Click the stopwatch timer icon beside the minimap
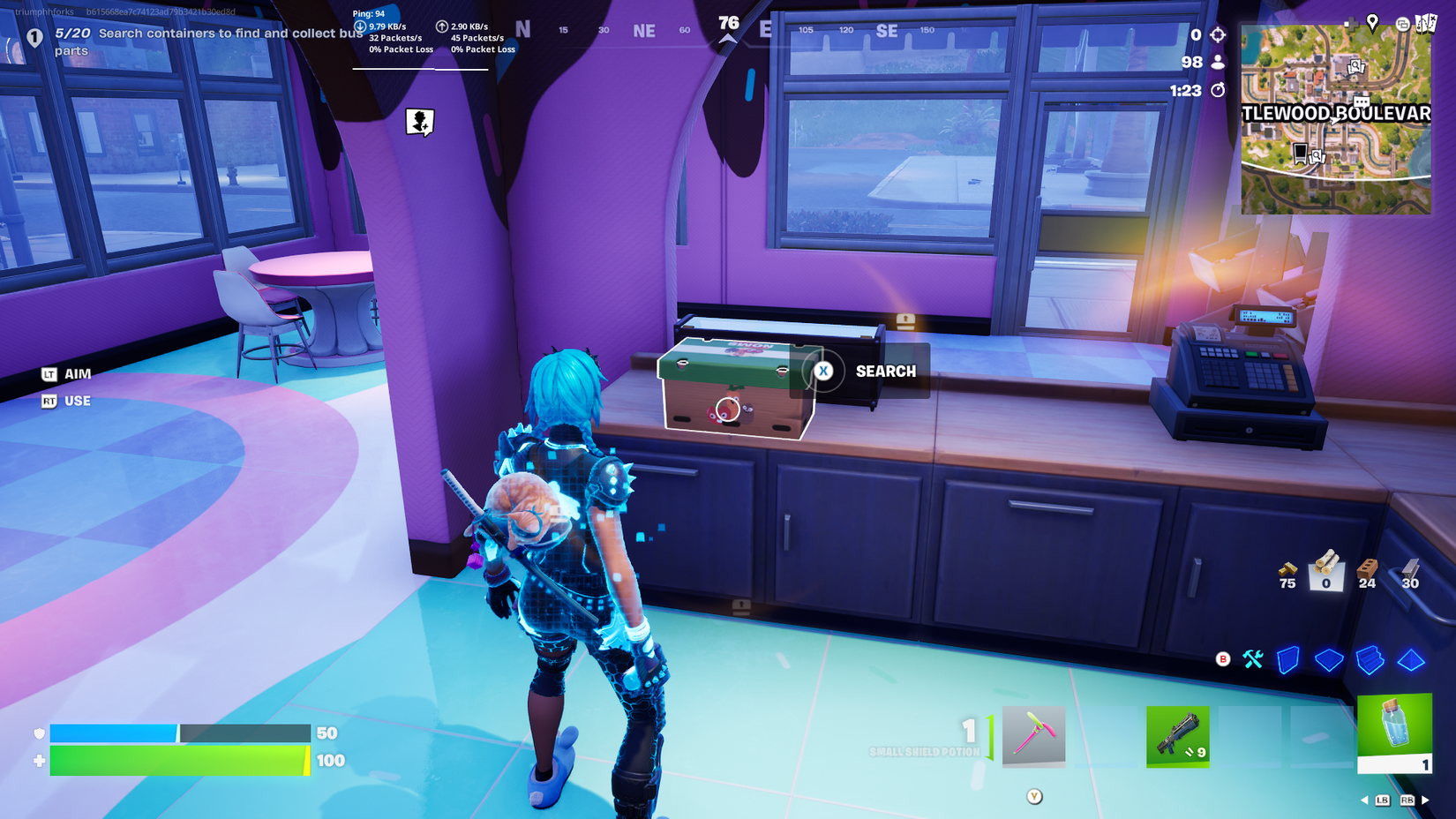 (1219, 90)
